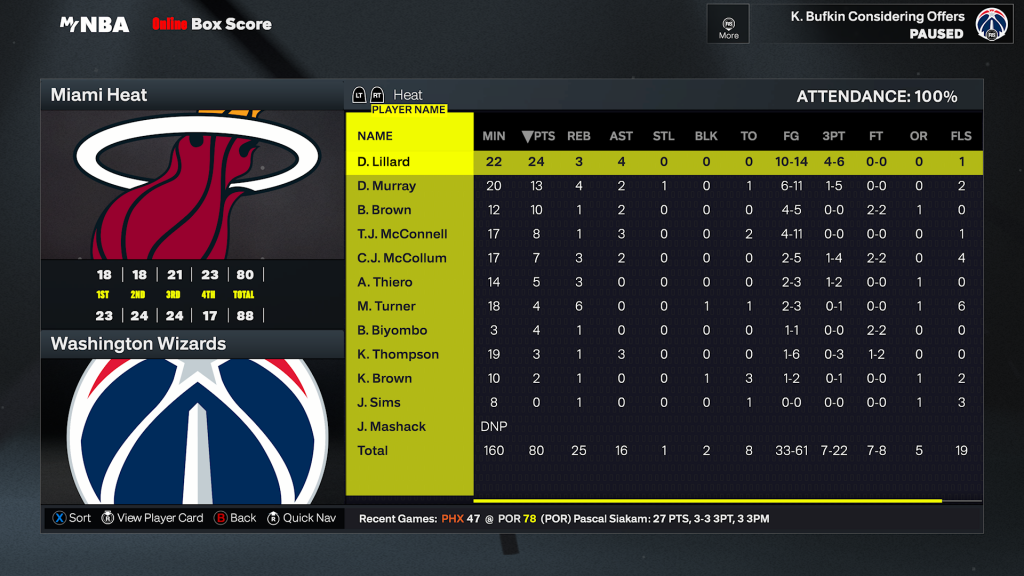Select D. Murray in the box score
Viewport: 1024px width, 576px height.
click(386, 186)
